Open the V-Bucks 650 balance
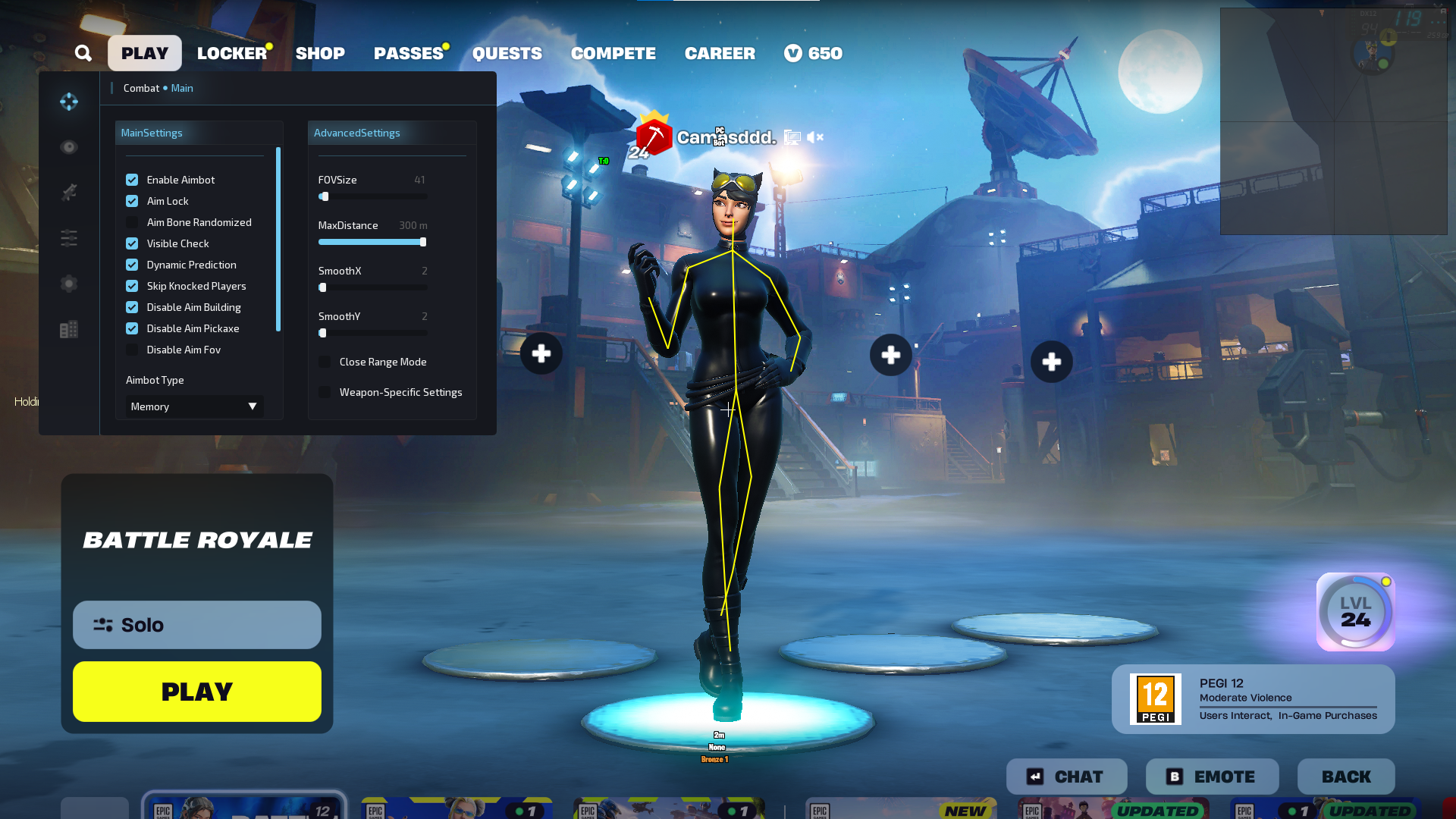The image size is (1456, 819). pos(814,53)
